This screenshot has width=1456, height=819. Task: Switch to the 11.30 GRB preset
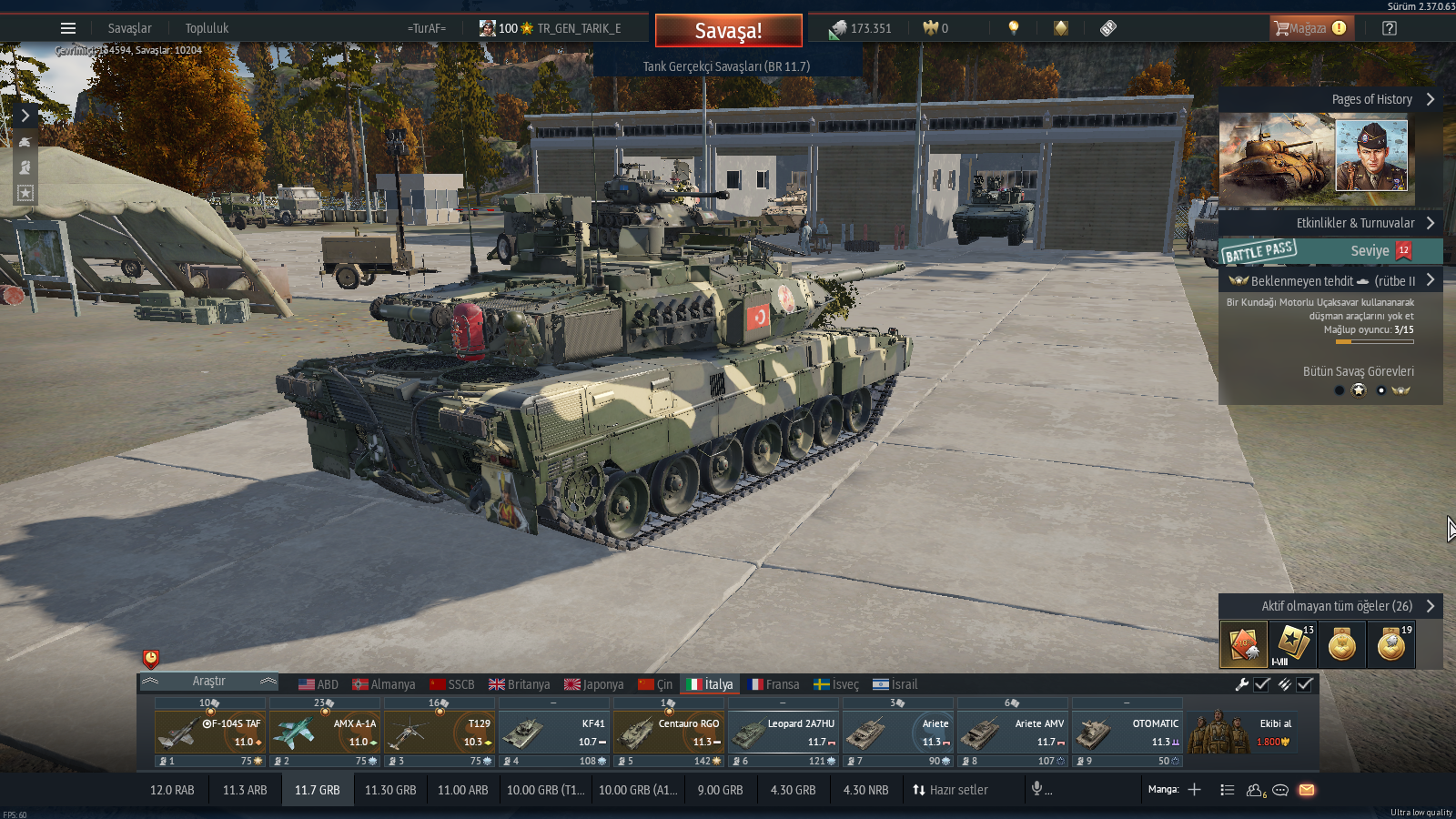click(390, 790)
